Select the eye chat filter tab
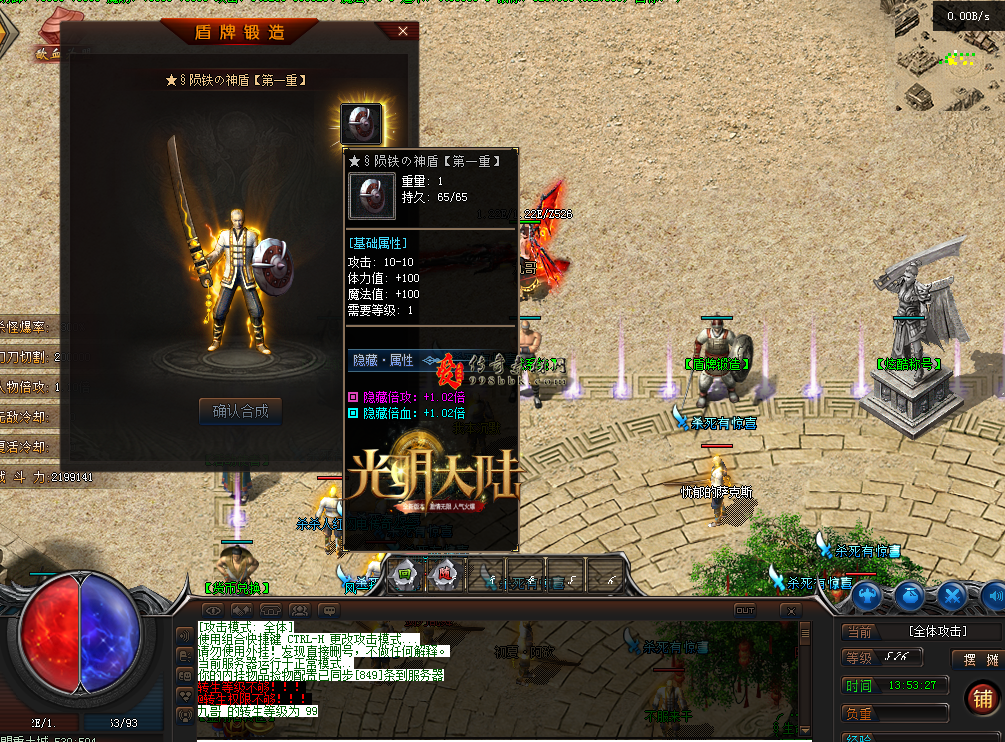 click(213, 609)
